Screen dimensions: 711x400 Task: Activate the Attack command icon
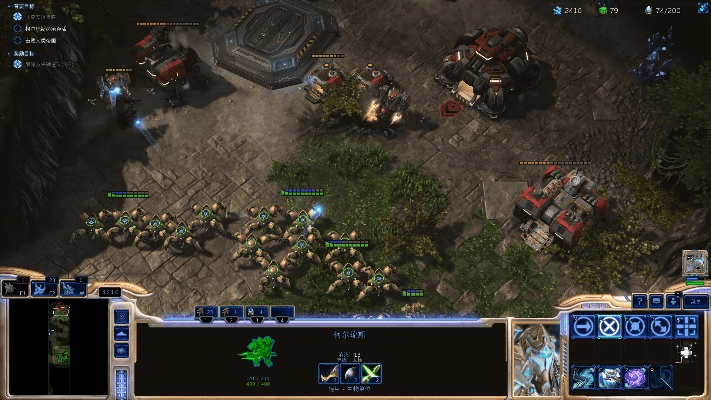coord(685,325)
